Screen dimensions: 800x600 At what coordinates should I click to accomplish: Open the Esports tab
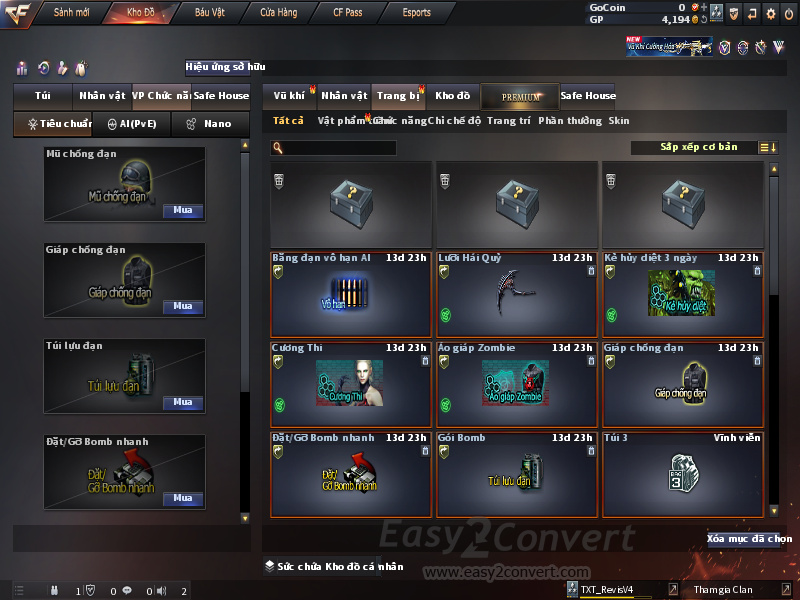(x=416, y=13)
